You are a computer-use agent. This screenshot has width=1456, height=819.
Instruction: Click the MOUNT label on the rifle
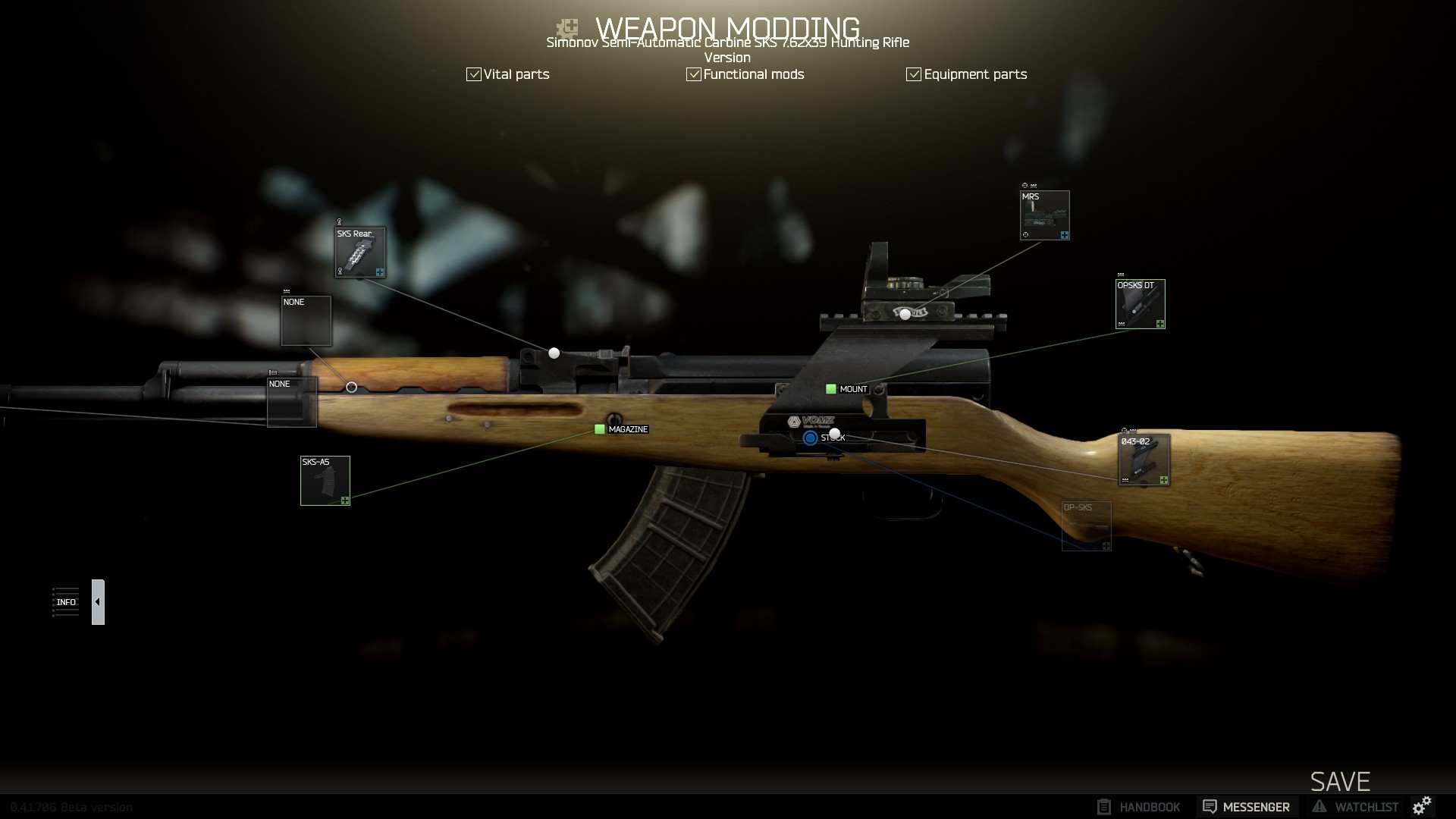[852, 389]
